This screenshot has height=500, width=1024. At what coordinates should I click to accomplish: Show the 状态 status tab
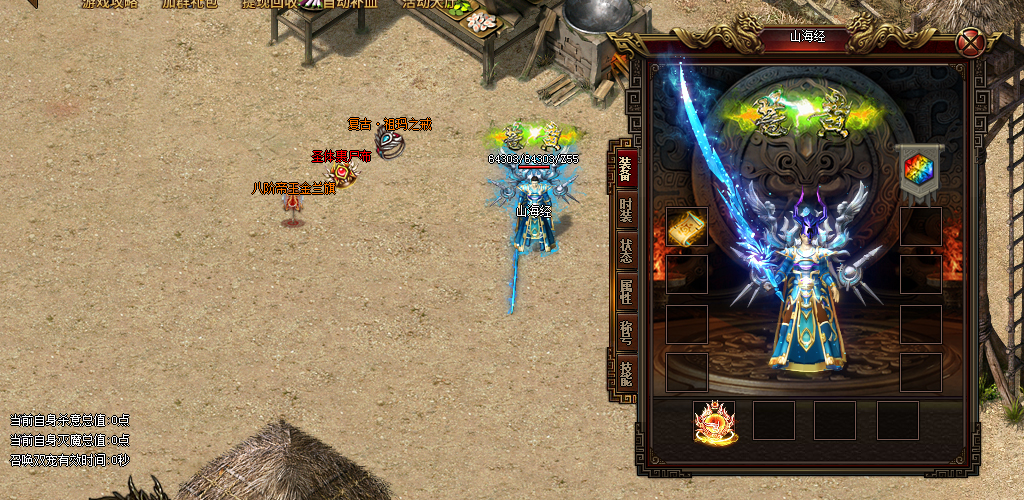625,250
